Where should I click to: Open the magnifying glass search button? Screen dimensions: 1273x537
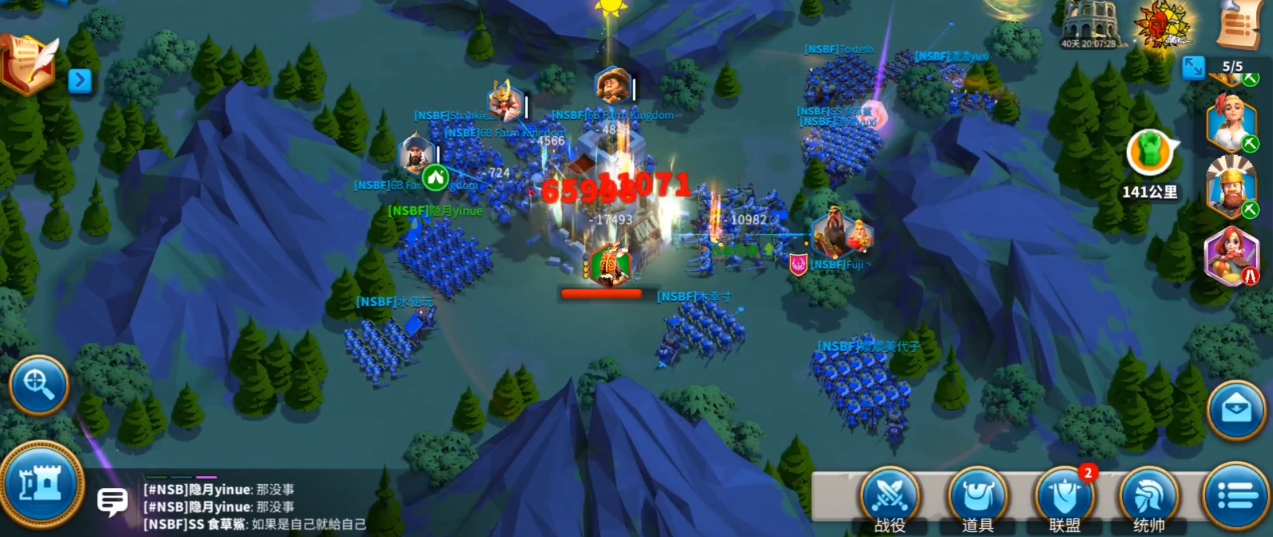[39, 384]
